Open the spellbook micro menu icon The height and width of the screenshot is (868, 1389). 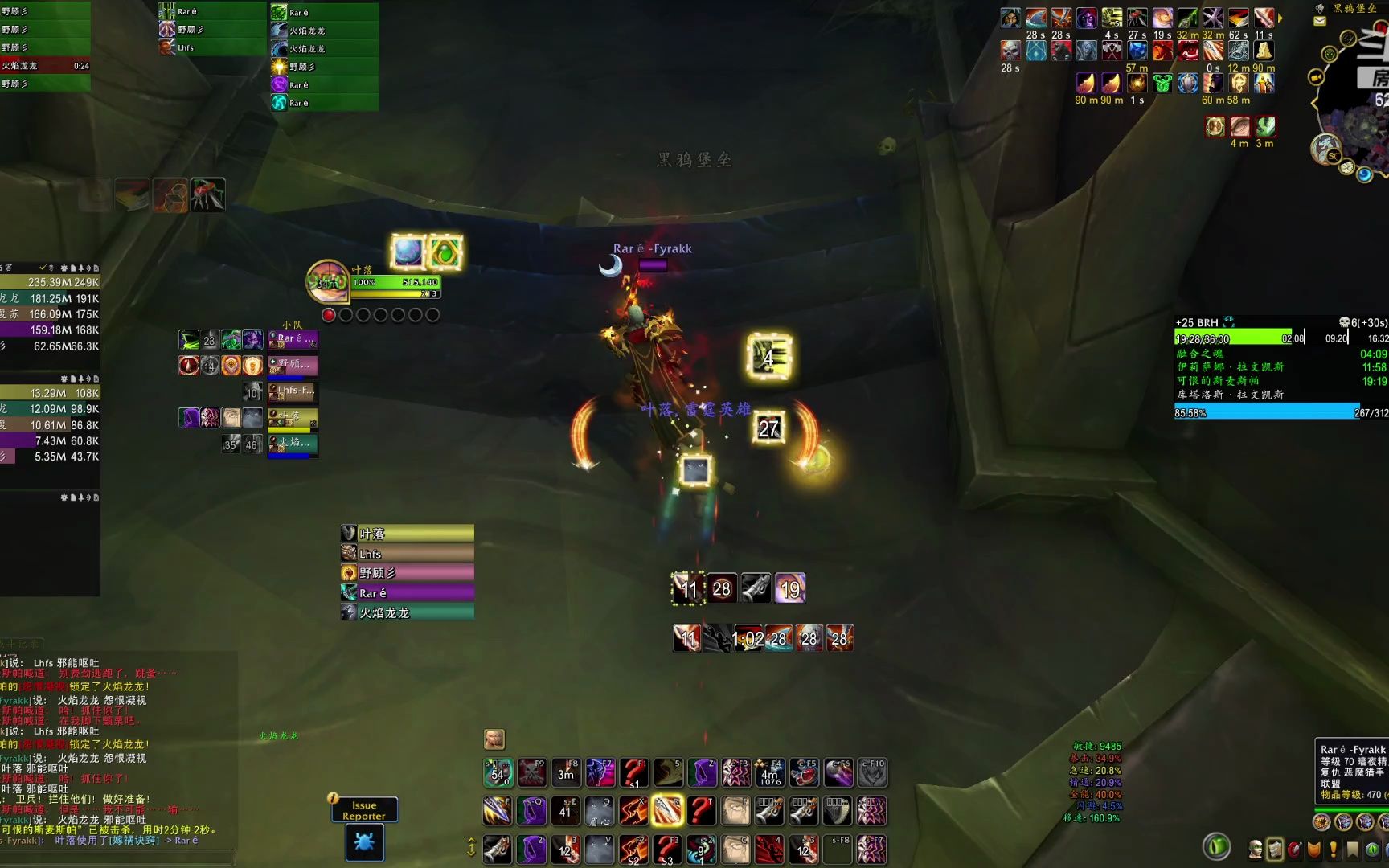tap(1275, 849)
